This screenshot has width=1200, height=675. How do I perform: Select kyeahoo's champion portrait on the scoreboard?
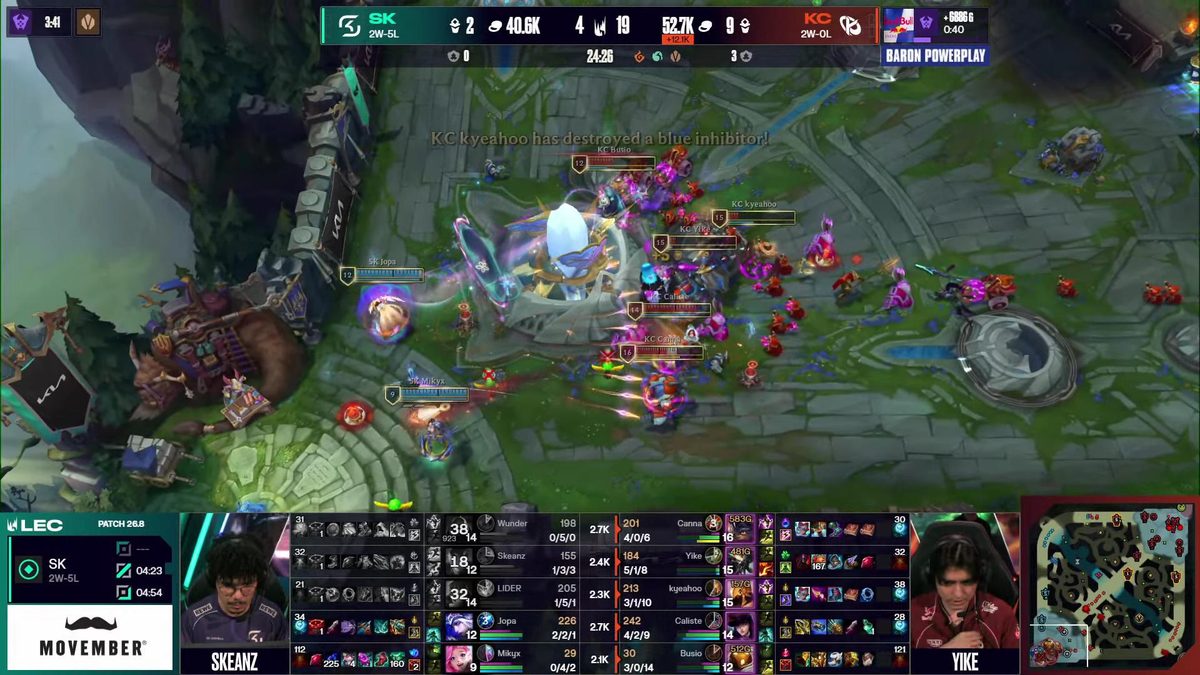tap(741, 594)
